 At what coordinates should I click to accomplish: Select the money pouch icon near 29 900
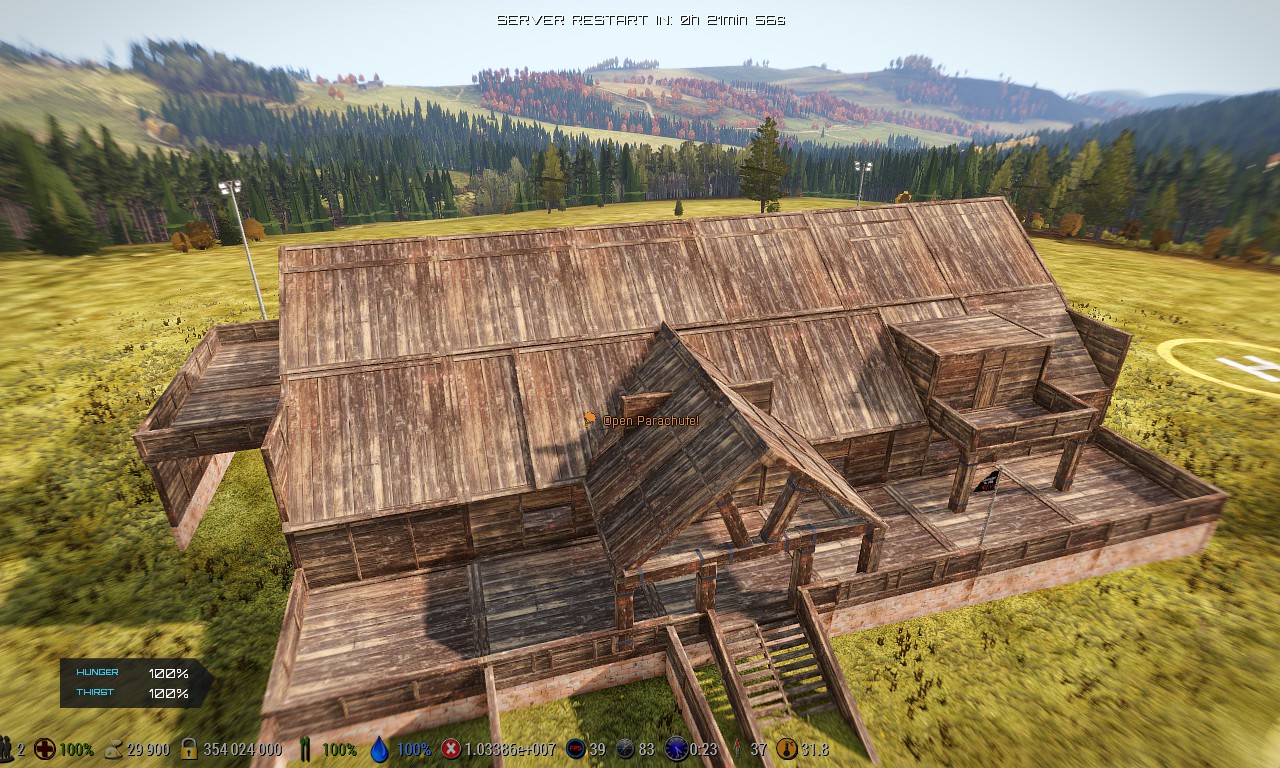(x=112, y=748)
